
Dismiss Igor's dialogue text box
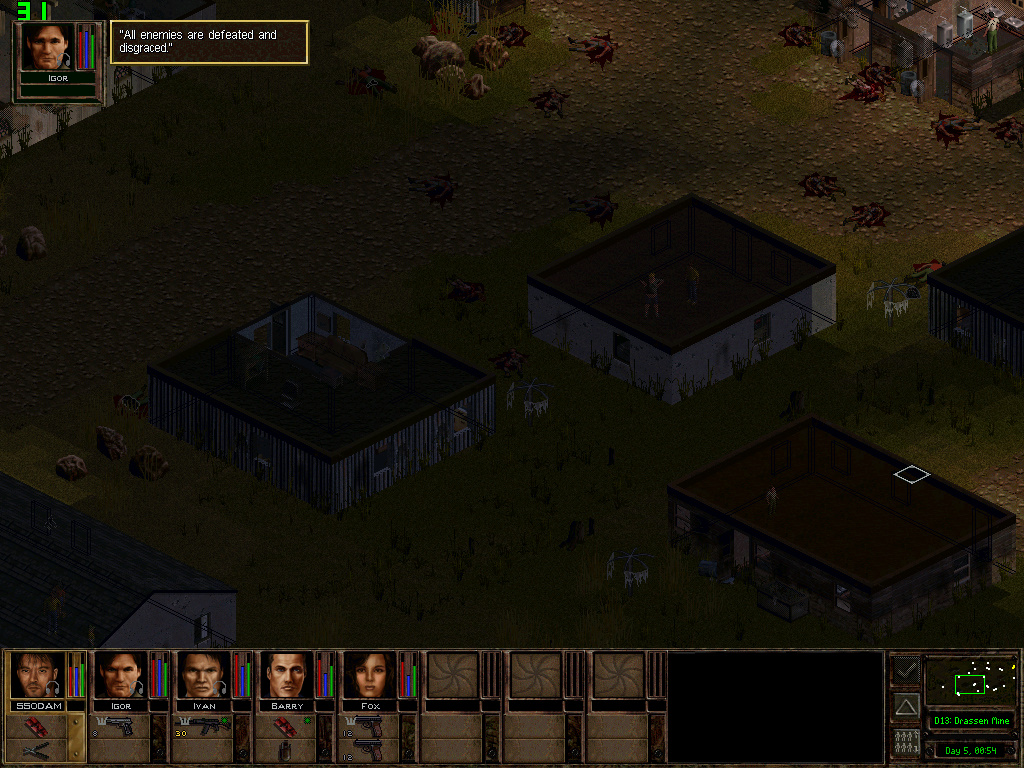pyautogui.click(x=209, y=42)
